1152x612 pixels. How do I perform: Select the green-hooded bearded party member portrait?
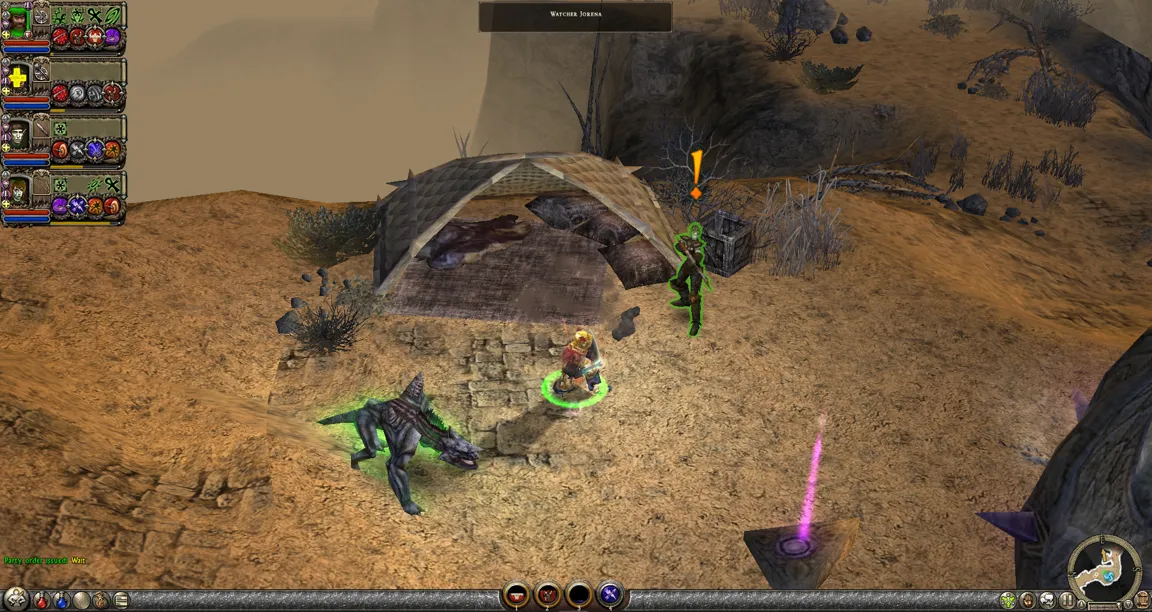tap(18, 20)
